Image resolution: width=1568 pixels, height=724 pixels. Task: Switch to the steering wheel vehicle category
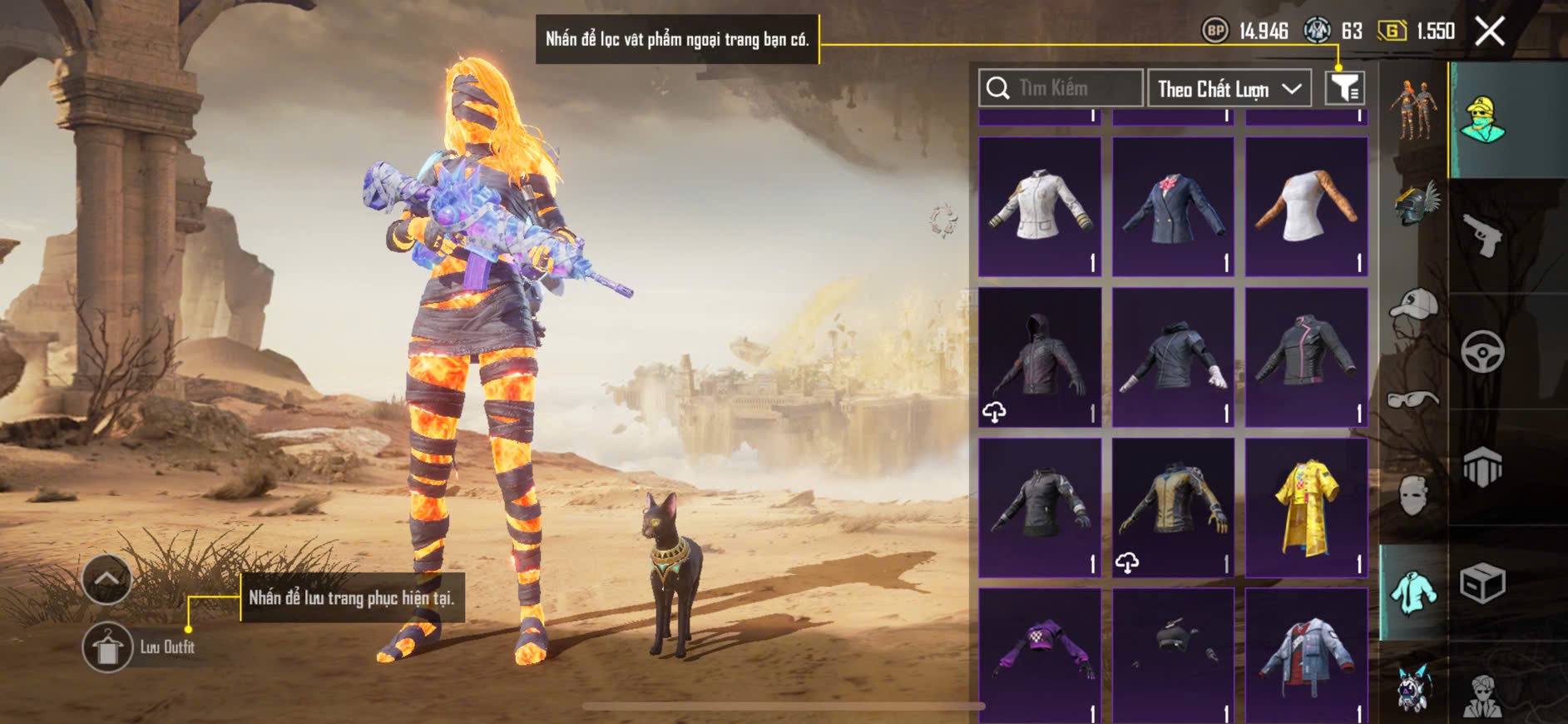(x=1482, y=352)
